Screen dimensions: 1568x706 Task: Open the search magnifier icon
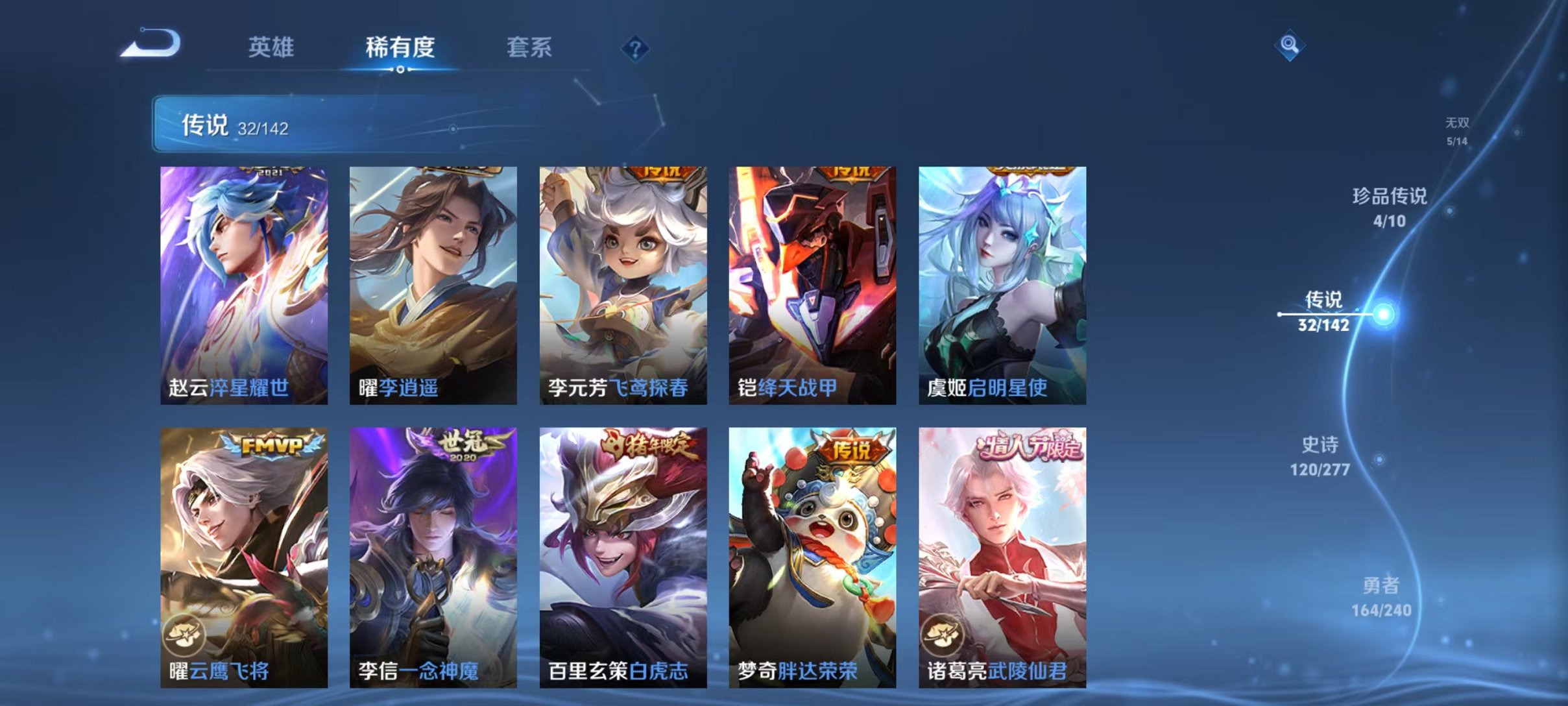[1288, 46]
